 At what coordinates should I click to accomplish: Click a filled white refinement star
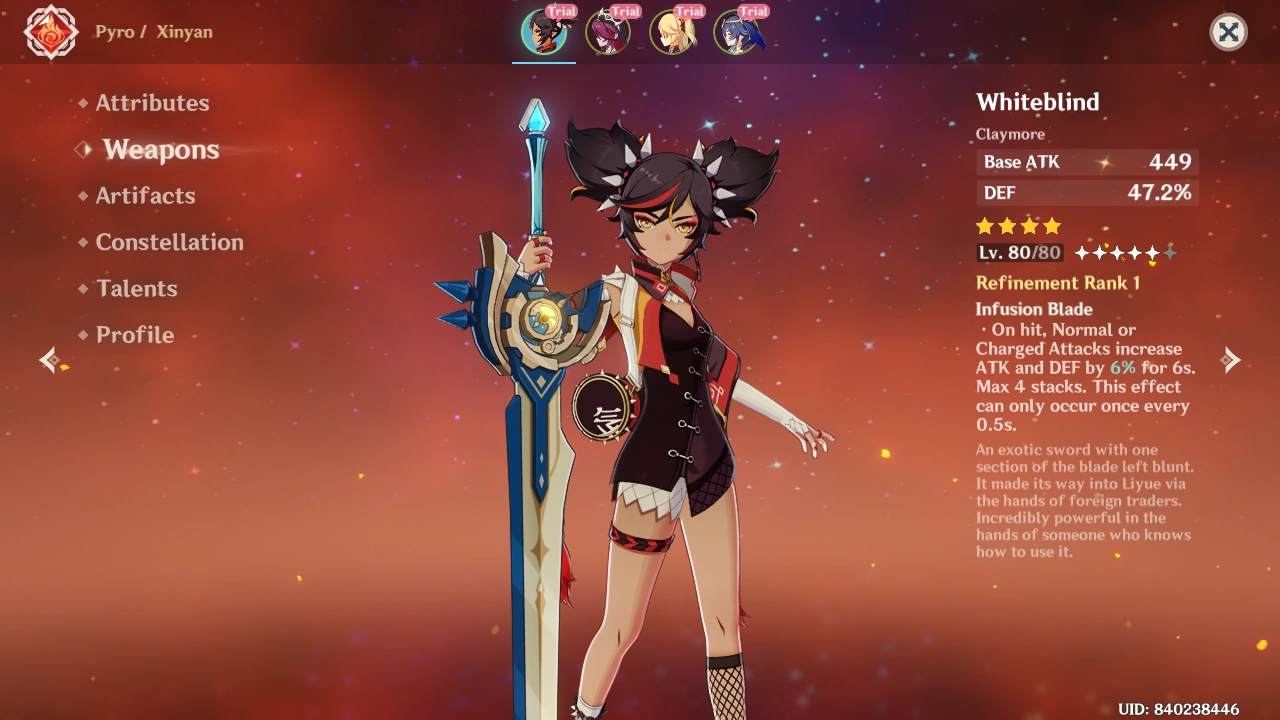[x=1082, y=253]
